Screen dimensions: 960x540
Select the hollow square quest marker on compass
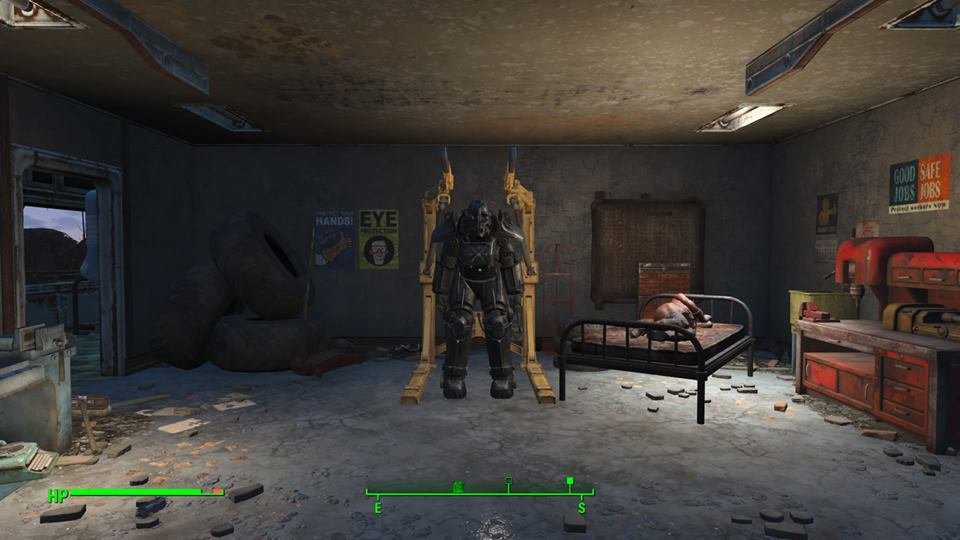(x=509, y=482)
